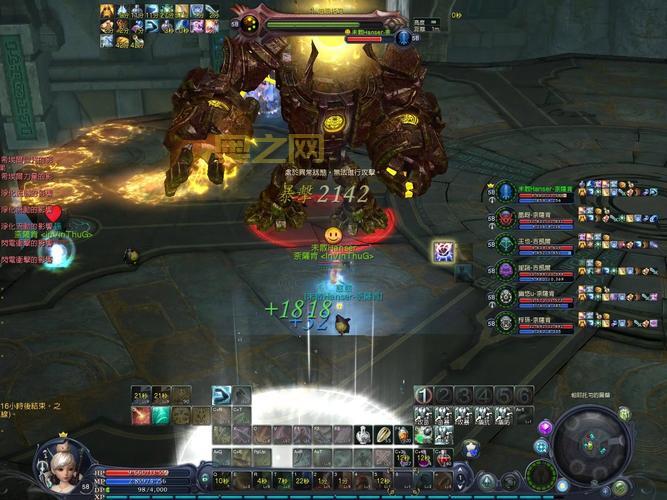The width and height of the screenshot is (667, 500).
Task: Switch to quickbar page 6
Action: click(x=524, y=395)
